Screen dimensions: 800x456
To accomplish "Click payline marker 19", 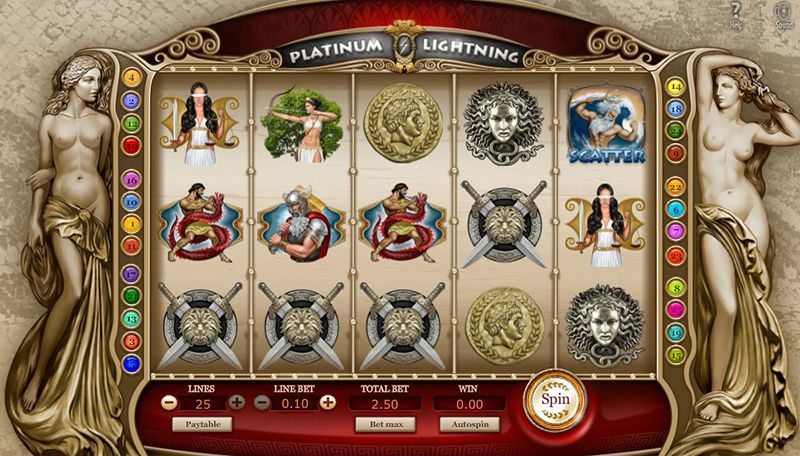I will pos(675,333).
